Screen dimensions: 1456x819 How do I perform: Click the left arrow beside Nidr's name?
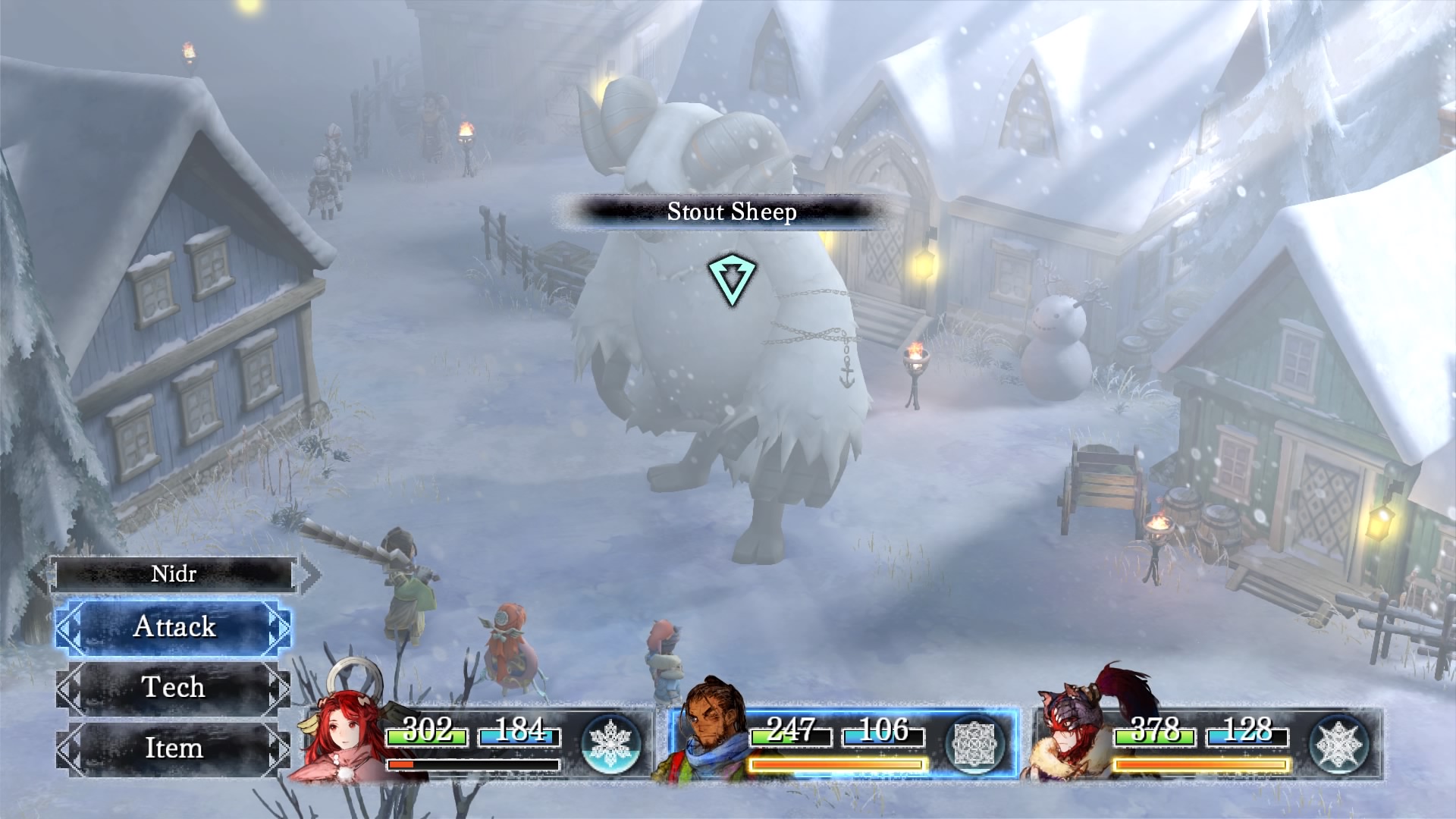pyautogui.click(x=43, y=574)
